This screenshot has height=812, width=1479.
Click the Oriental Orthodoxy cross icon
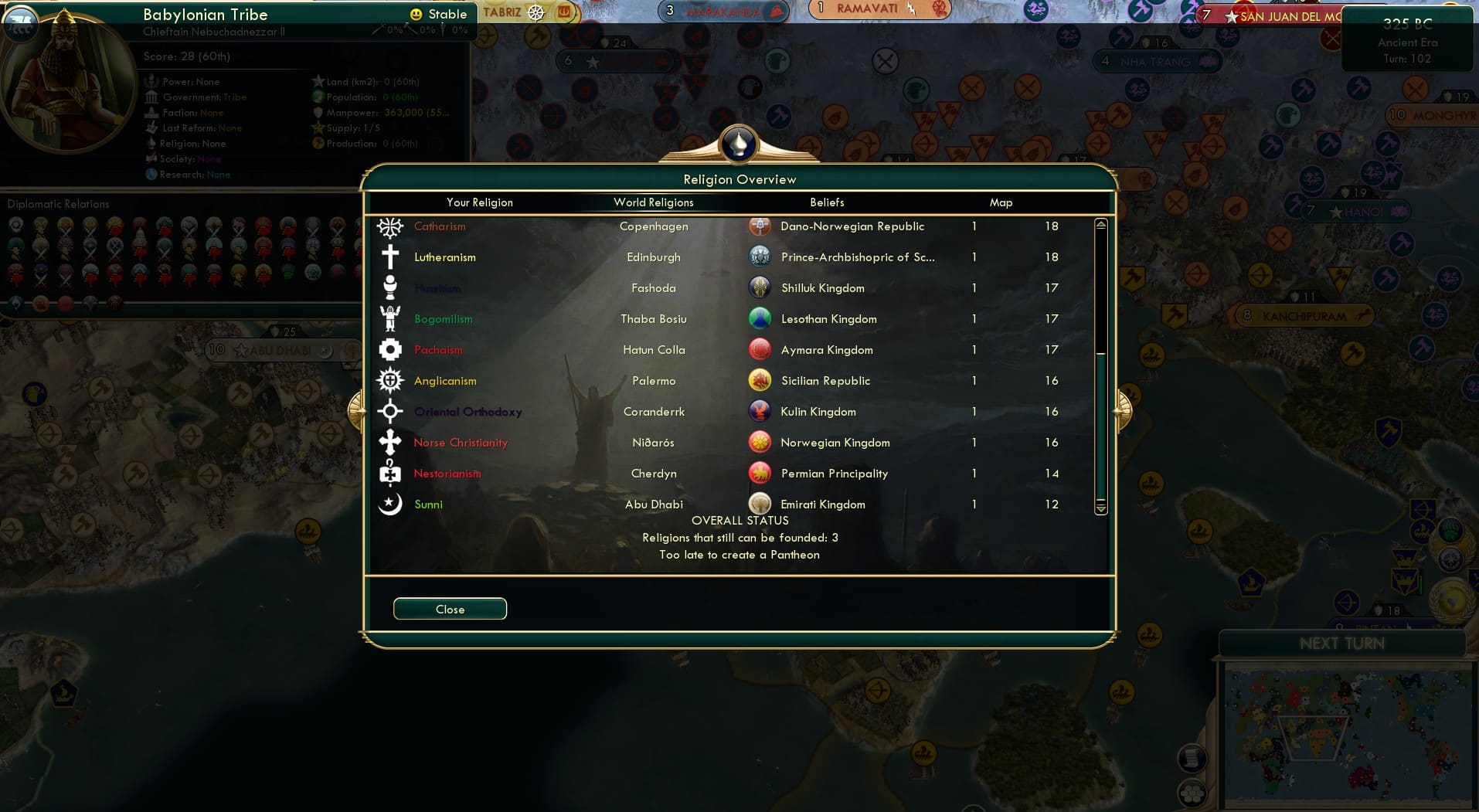[390, 411]
